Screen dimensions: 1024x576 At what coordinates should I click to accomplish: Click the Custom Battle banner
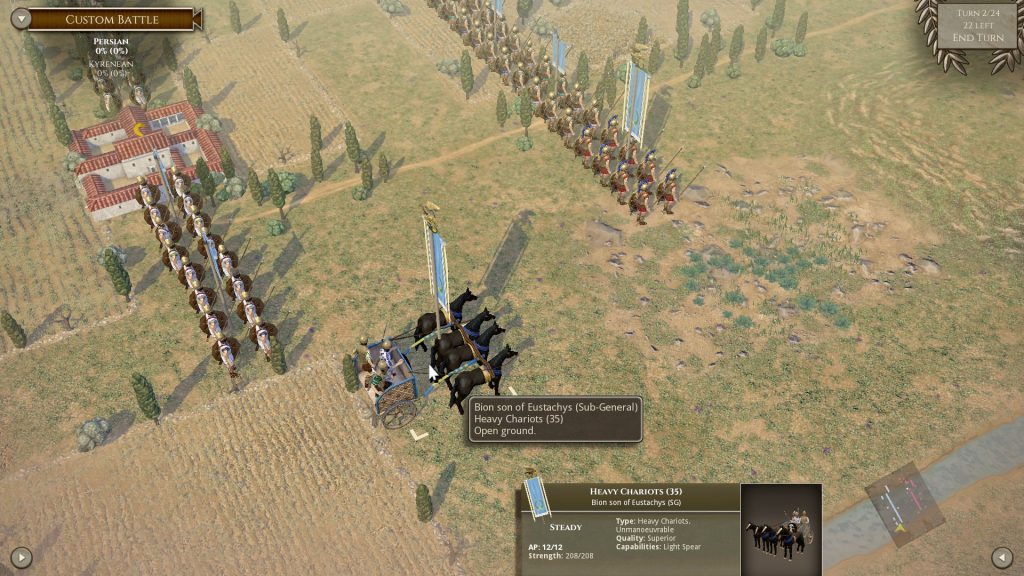(x=111, y=19)
